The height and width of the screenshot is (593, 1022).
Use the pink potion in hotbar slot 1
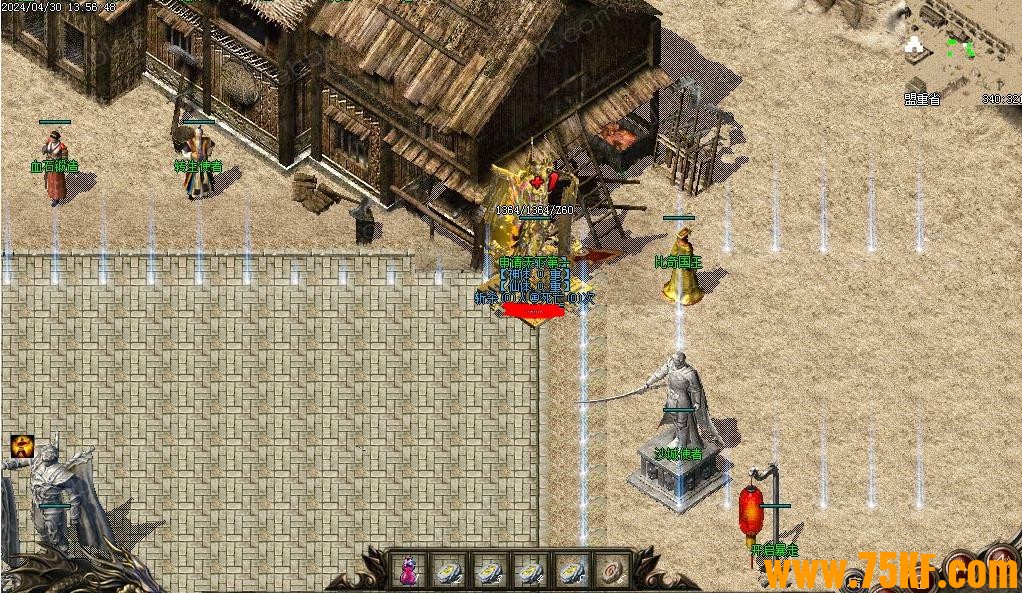pos(408,570)
